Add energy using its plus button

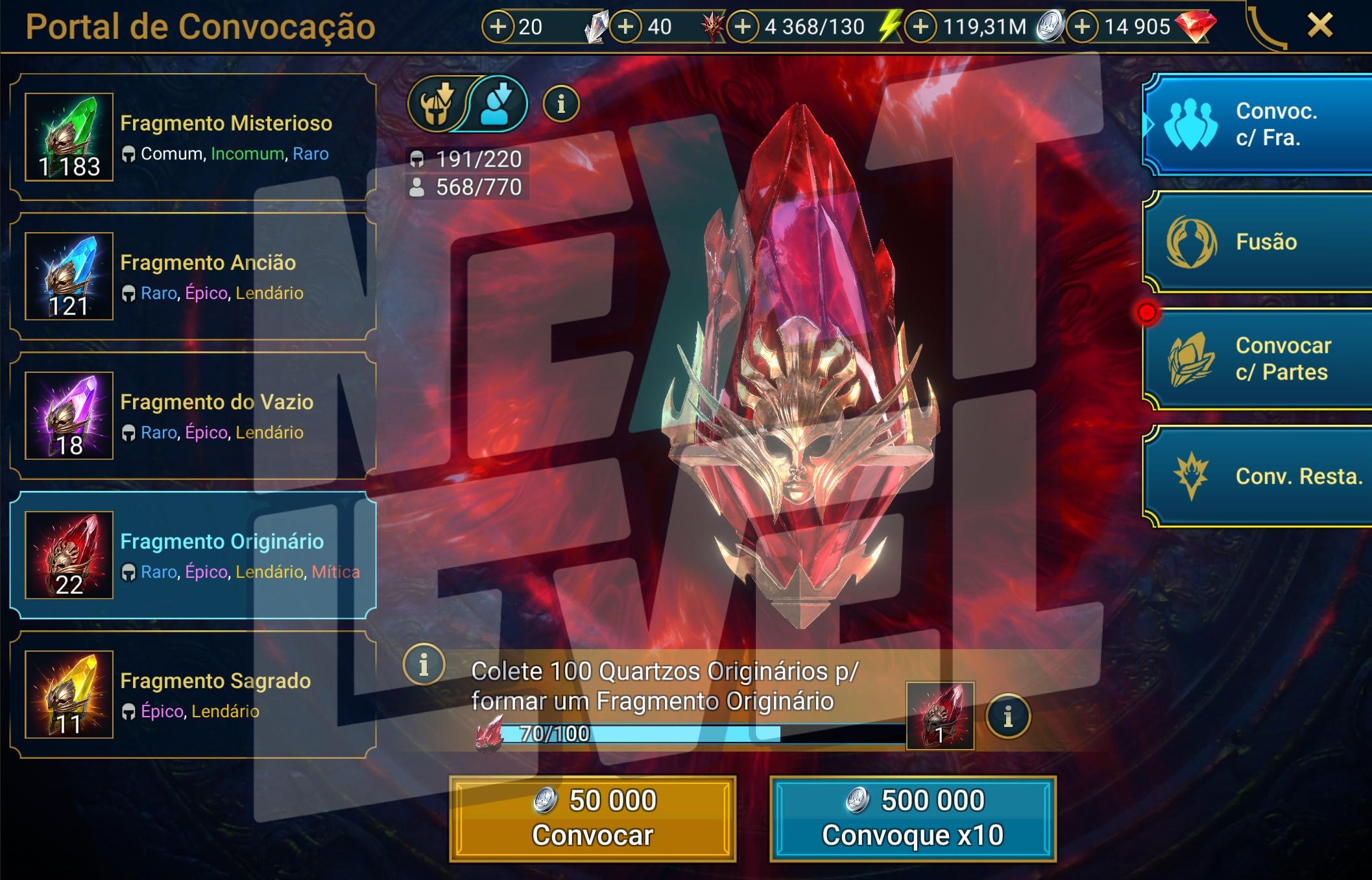(x=743, y=27)
